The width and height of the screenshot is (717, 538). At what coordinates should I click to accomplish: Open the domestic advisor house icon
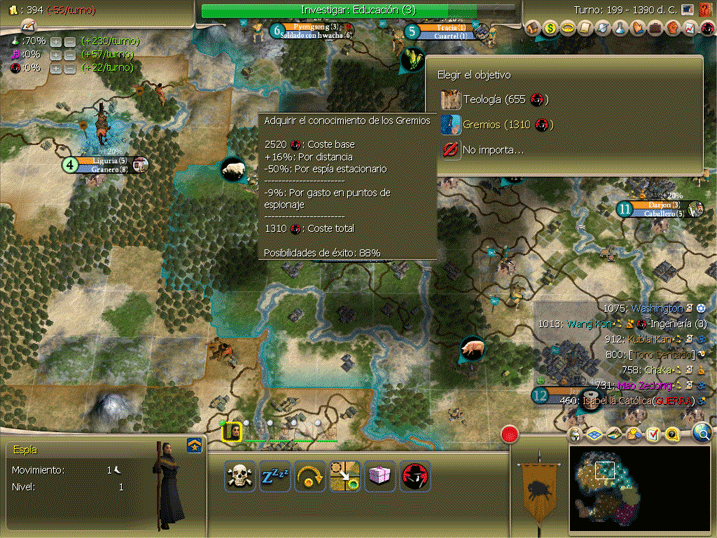click(534, 28)
